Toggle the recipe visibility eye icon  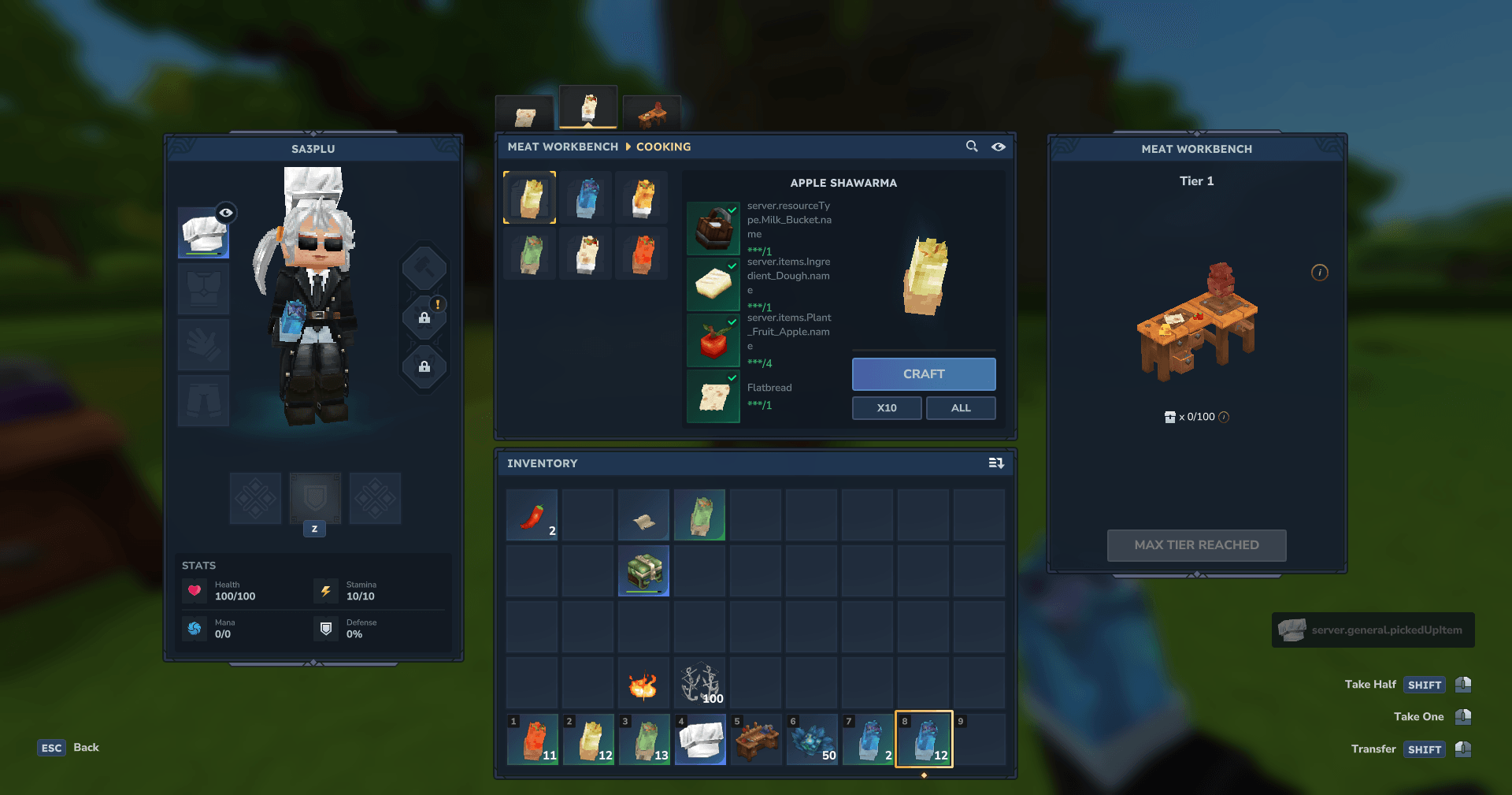click(x=998, y=147)
